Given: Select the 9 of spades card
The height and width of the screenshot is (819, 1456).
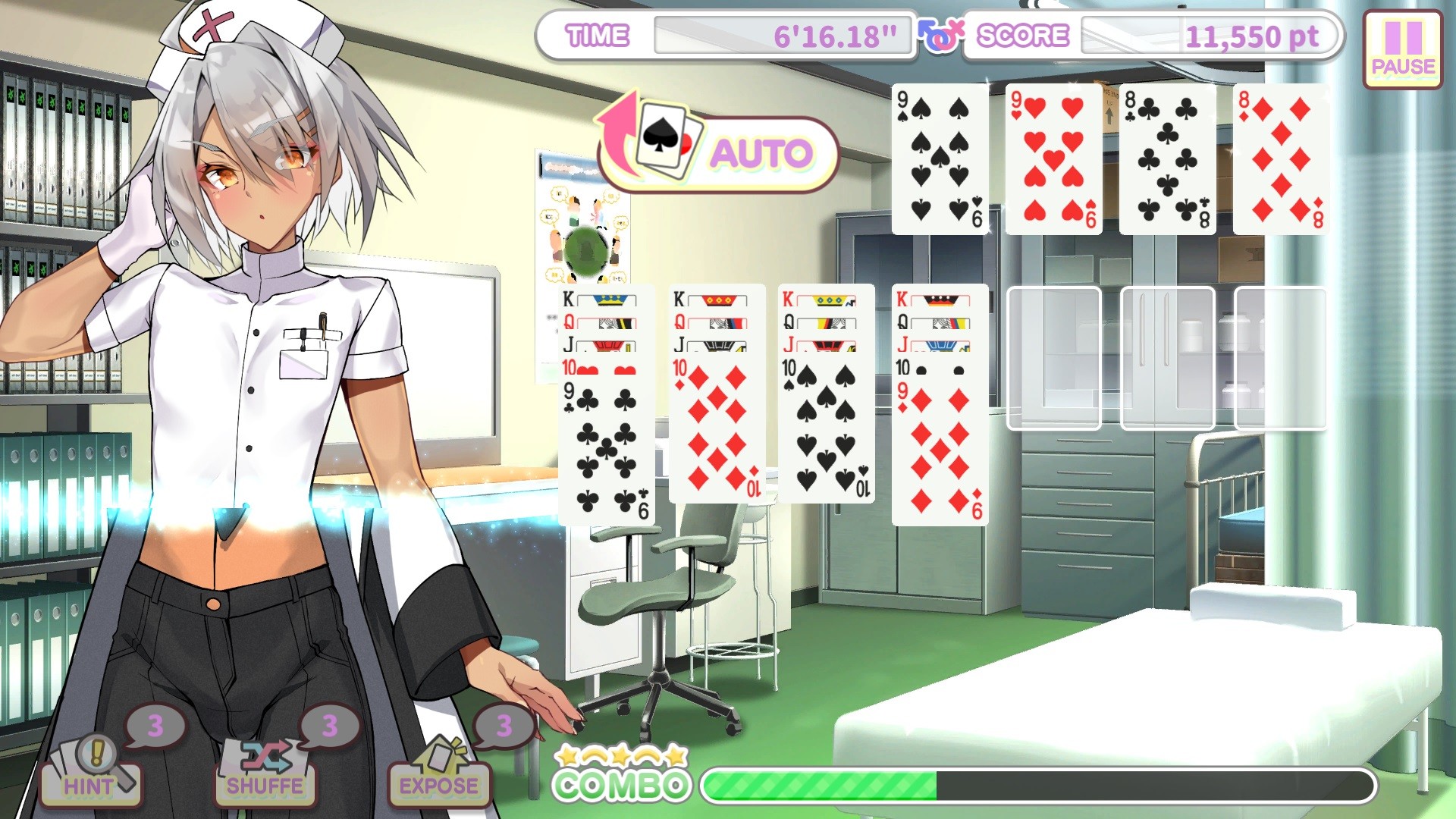Looking at the screenshot, I should (940, 159).
